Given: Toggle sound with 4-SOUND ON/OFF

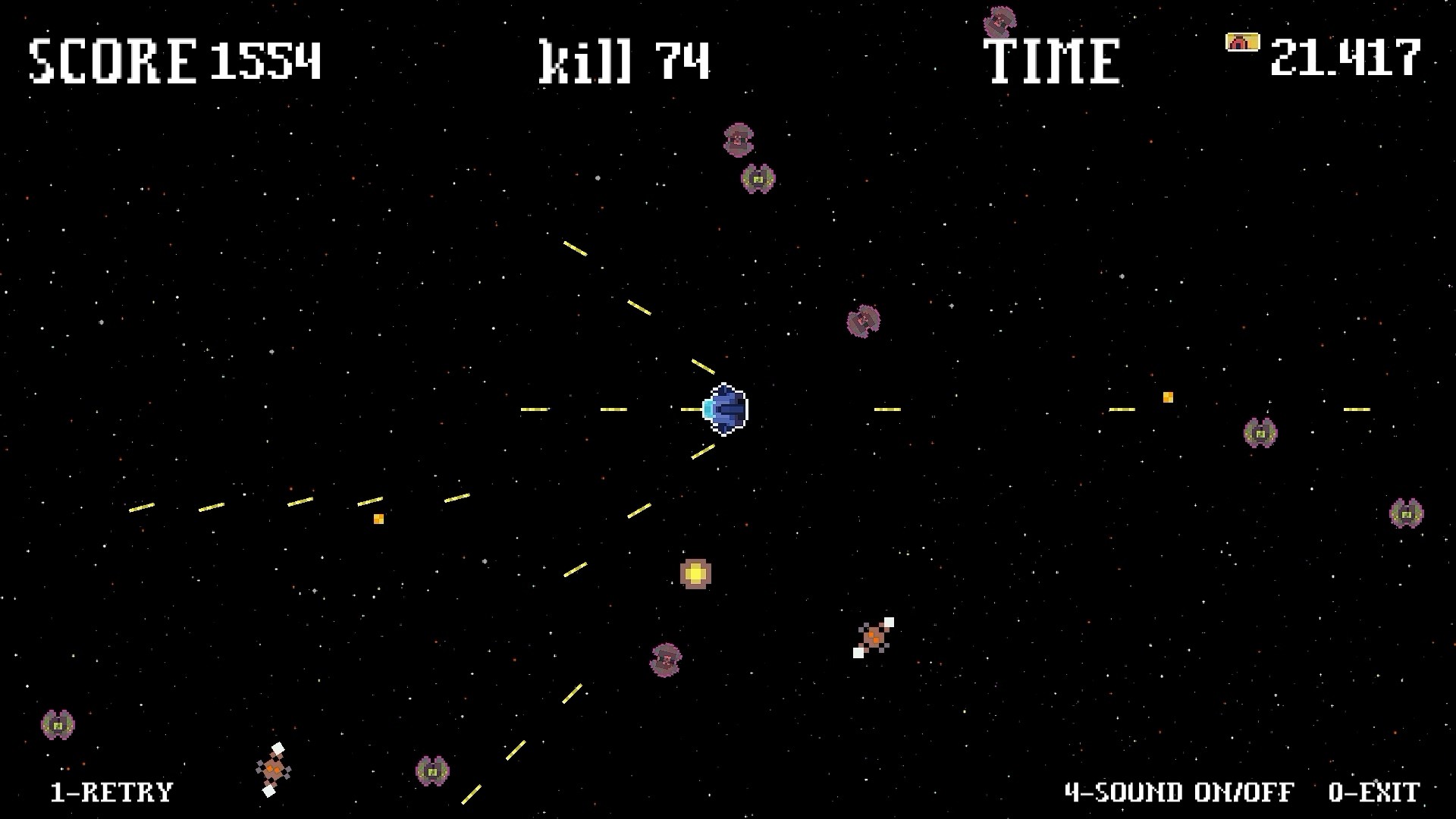Looking at the screenshot, I should tap(1179, 793).
